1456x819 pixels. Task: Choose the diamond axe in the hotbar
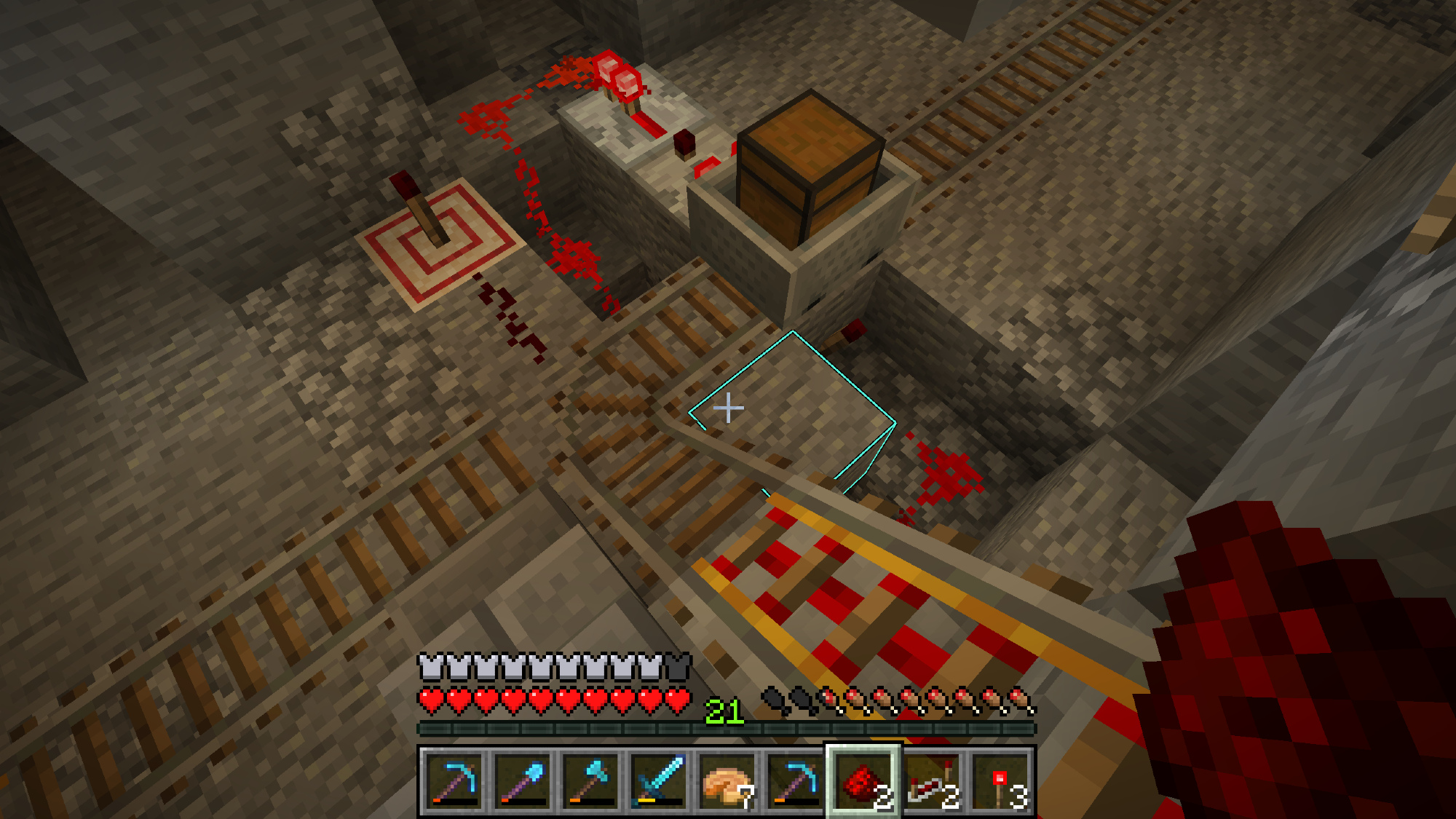point(590,782)
